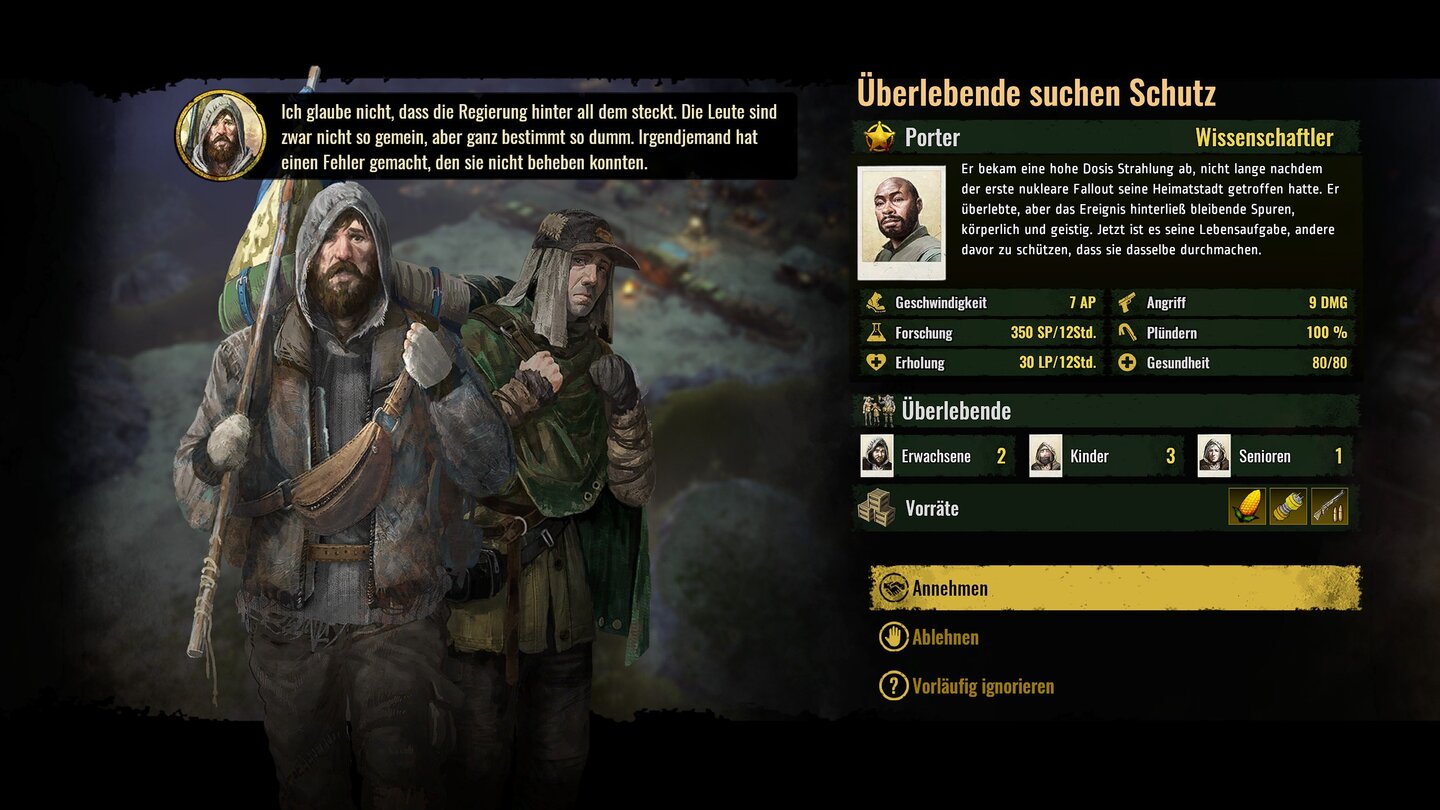Select the boot icon for Geschwindigkeit
This screenshot has height=810, width=1440.
pyautogui.click(x=875, y=303)
